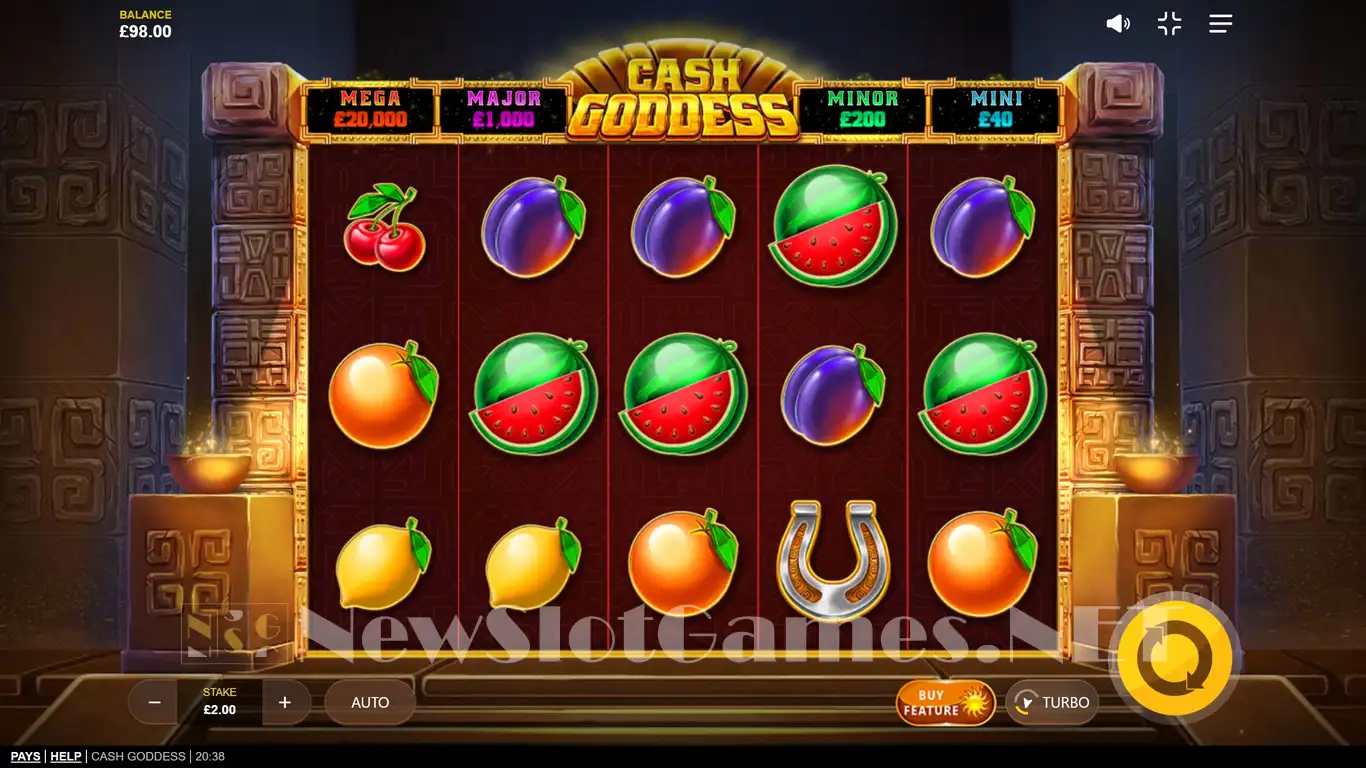Open the Pays paytable link
This screenshot has width=1366, height=768.
(x=26, y=757)
